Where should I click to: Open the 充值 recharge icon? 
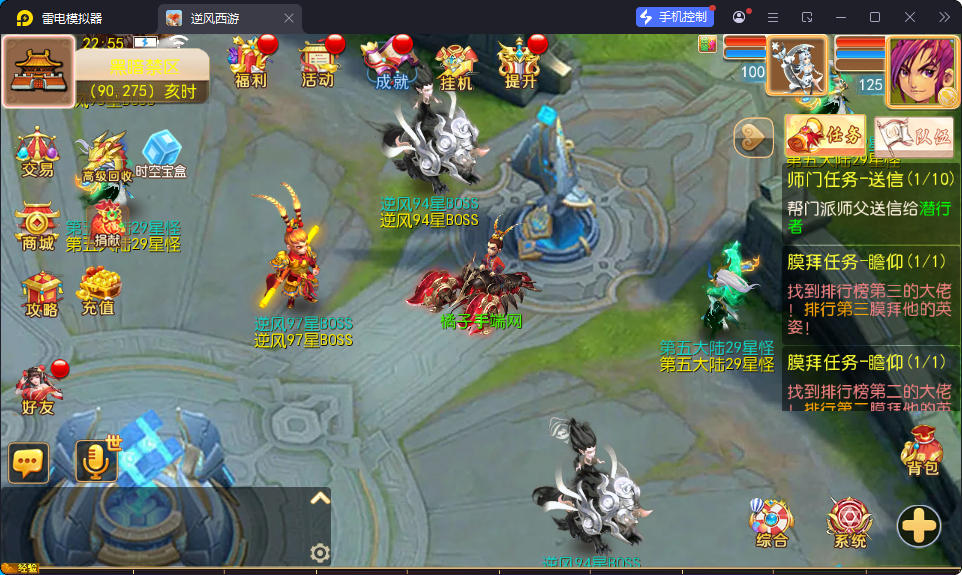(98, 292)
